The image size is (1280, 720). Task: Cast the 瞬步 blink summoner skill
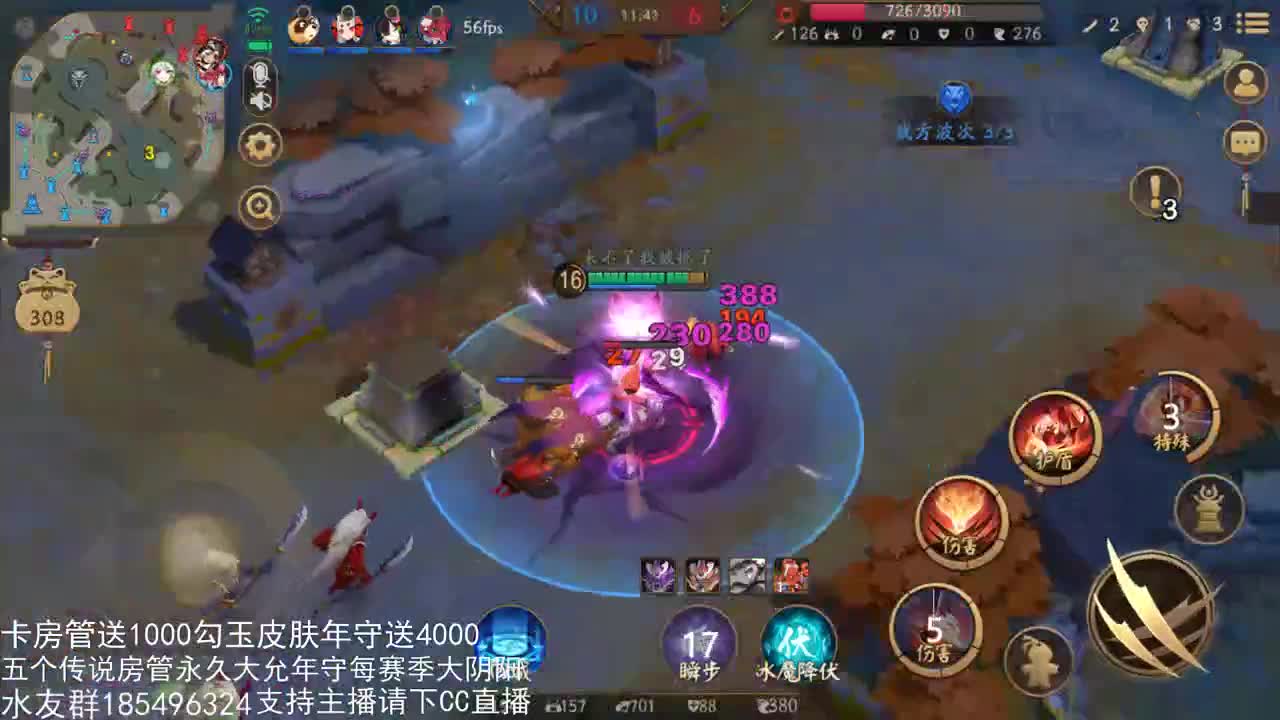(702, 642)
